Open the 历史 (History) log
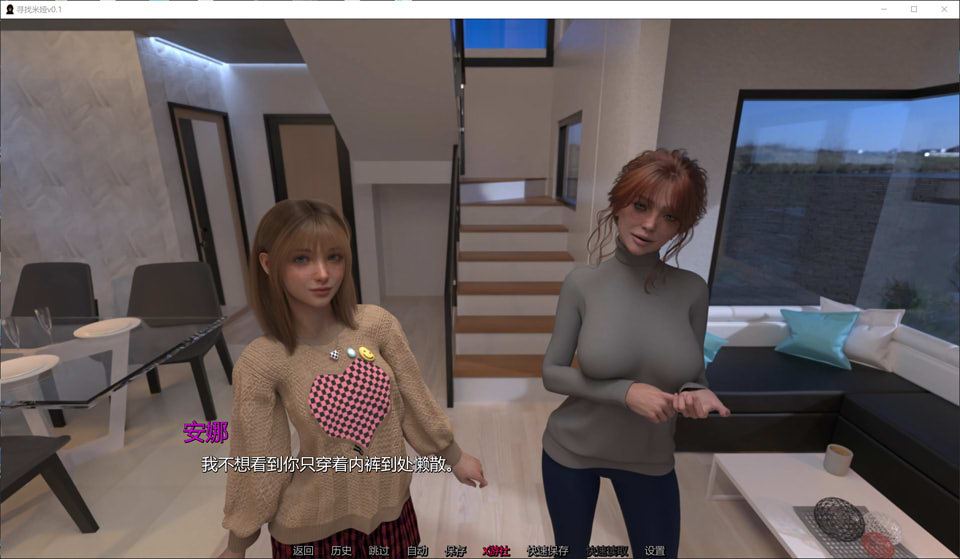The width and height of the screenshot is (960, 559). (341, 550)
